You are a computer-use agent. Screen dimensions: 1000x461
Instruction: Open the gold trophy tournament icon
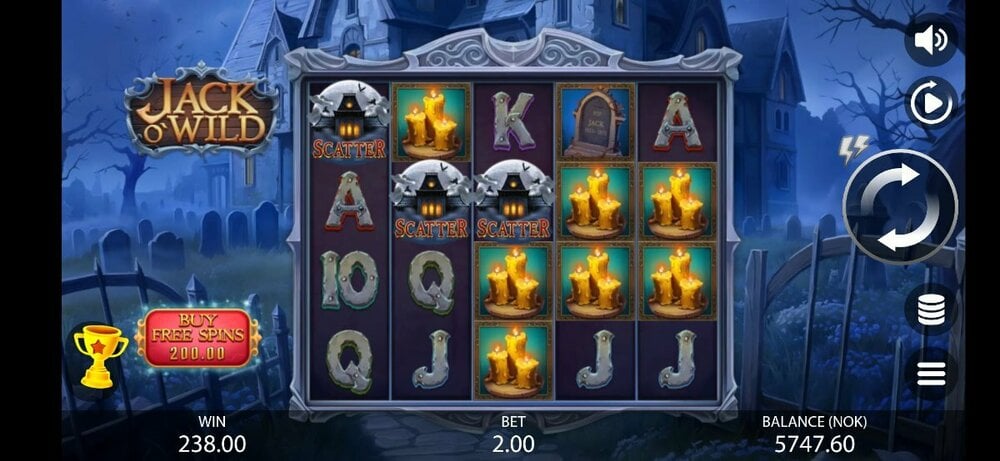[x=101, y=355]
